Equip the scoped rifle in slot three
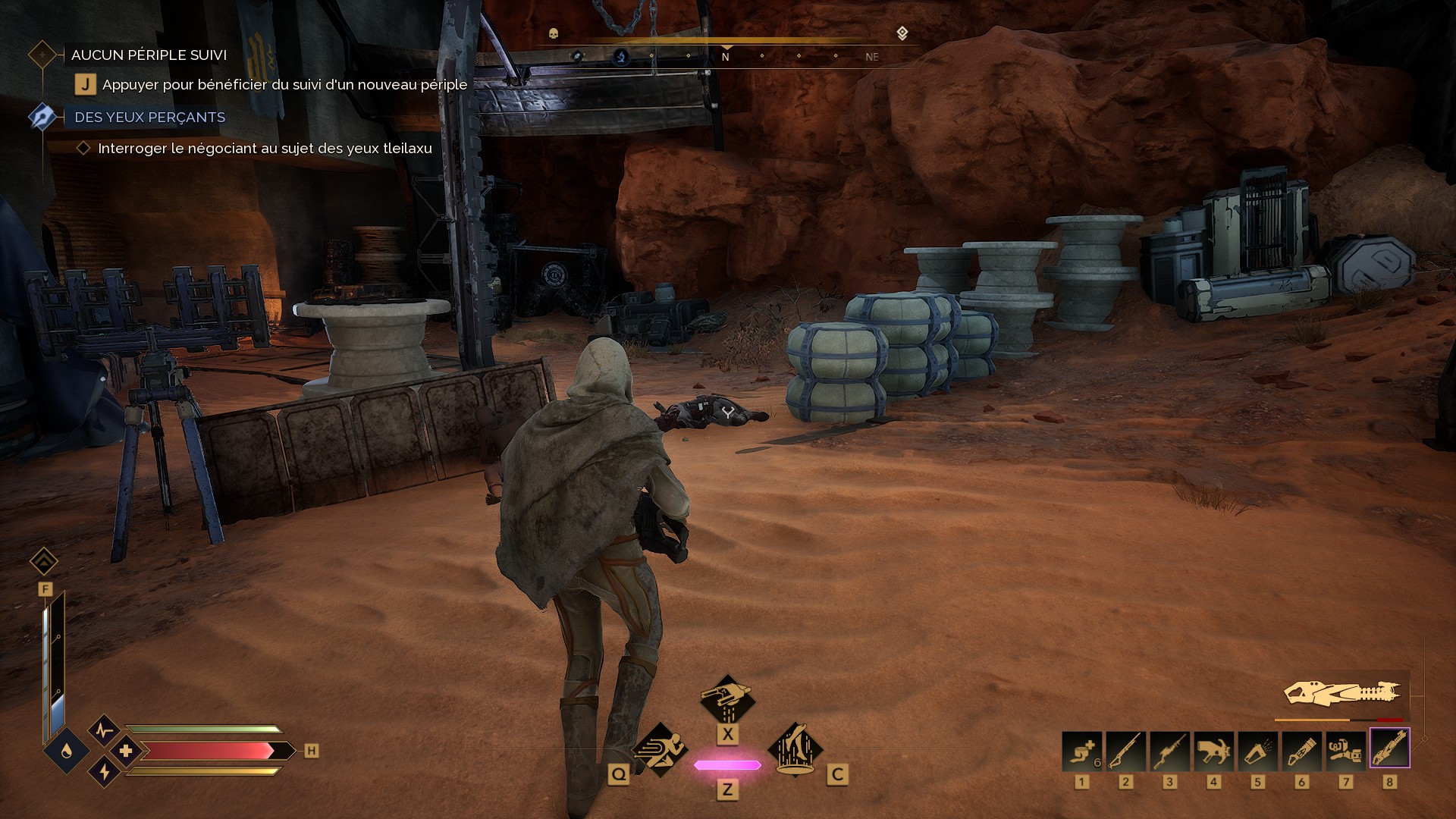 (1169, 749)
